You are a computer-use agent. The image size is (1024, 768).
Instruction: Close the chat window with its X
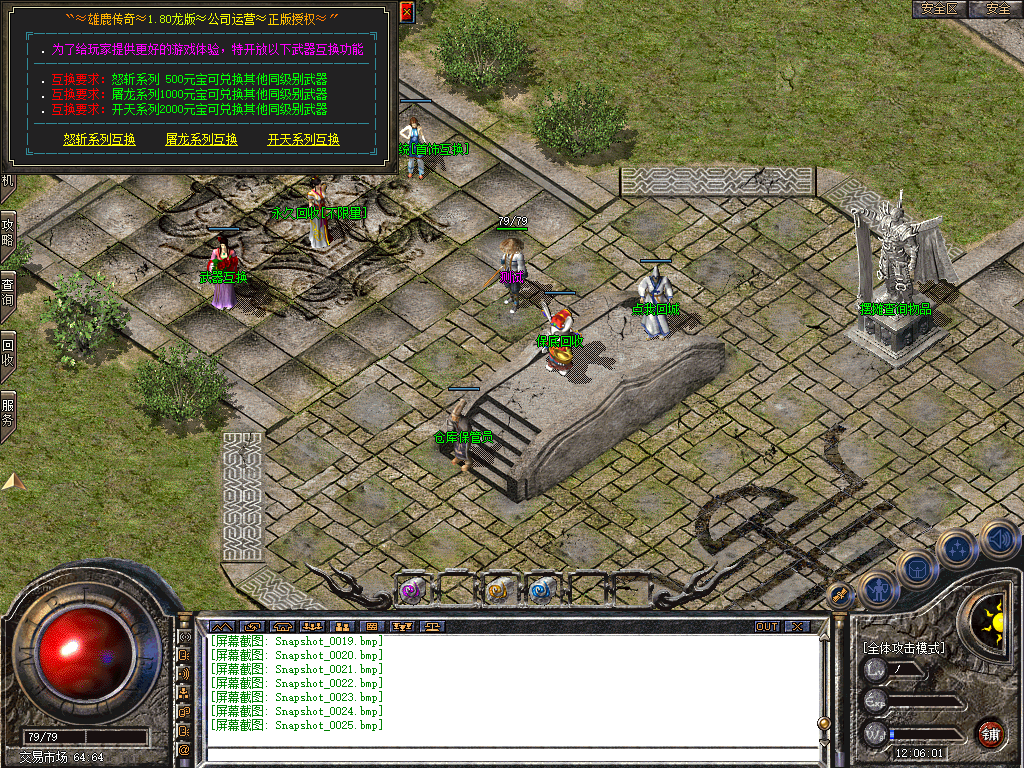coord(796,627)
